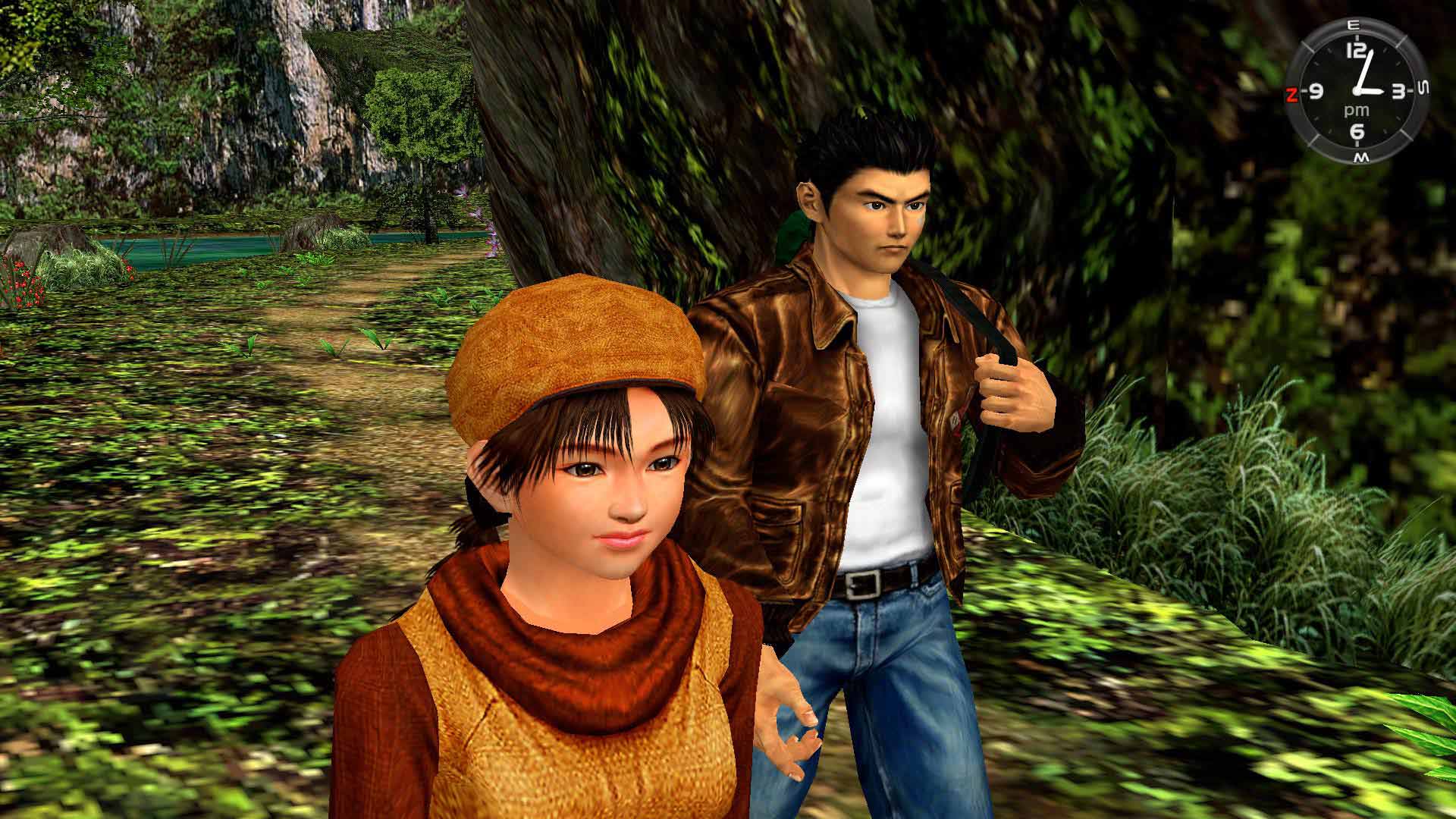
Task: Select the red N compass marker
Action: (x=1292, y=93)
